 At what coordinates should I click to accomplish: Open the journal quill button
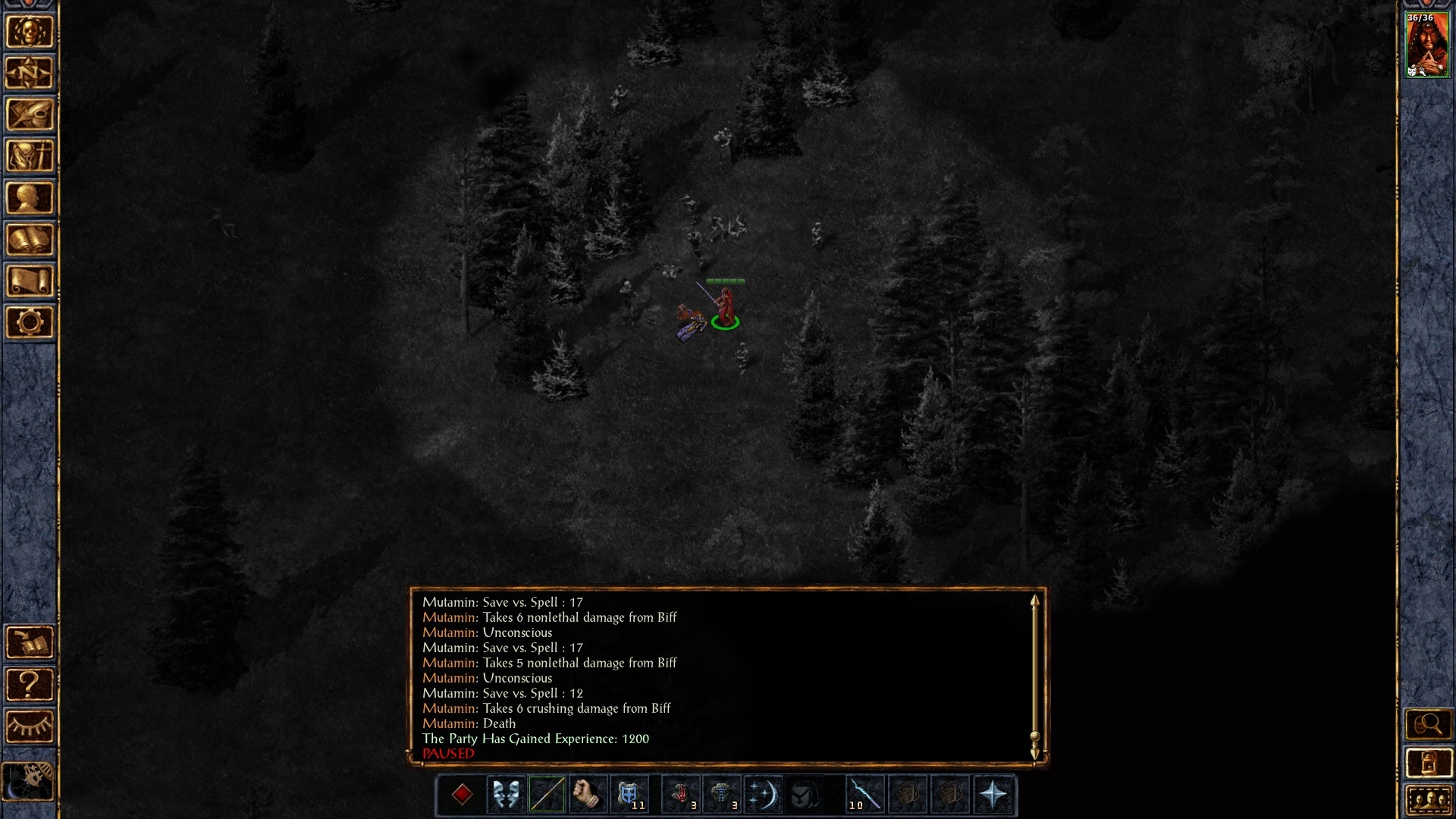click(30, 115)
